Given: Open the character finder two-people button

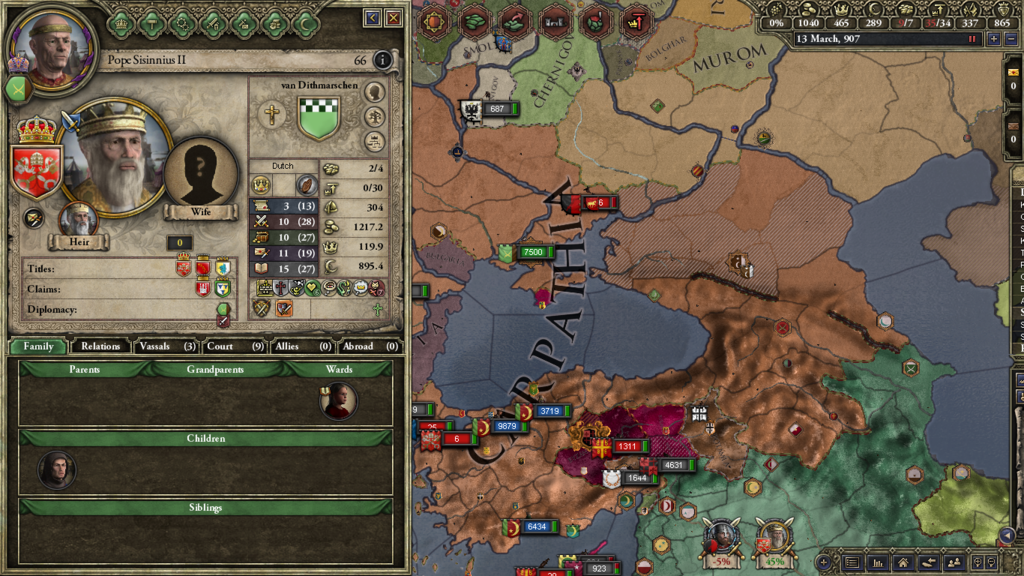Looking at the screenshot, I should click(x=953, y=564).
